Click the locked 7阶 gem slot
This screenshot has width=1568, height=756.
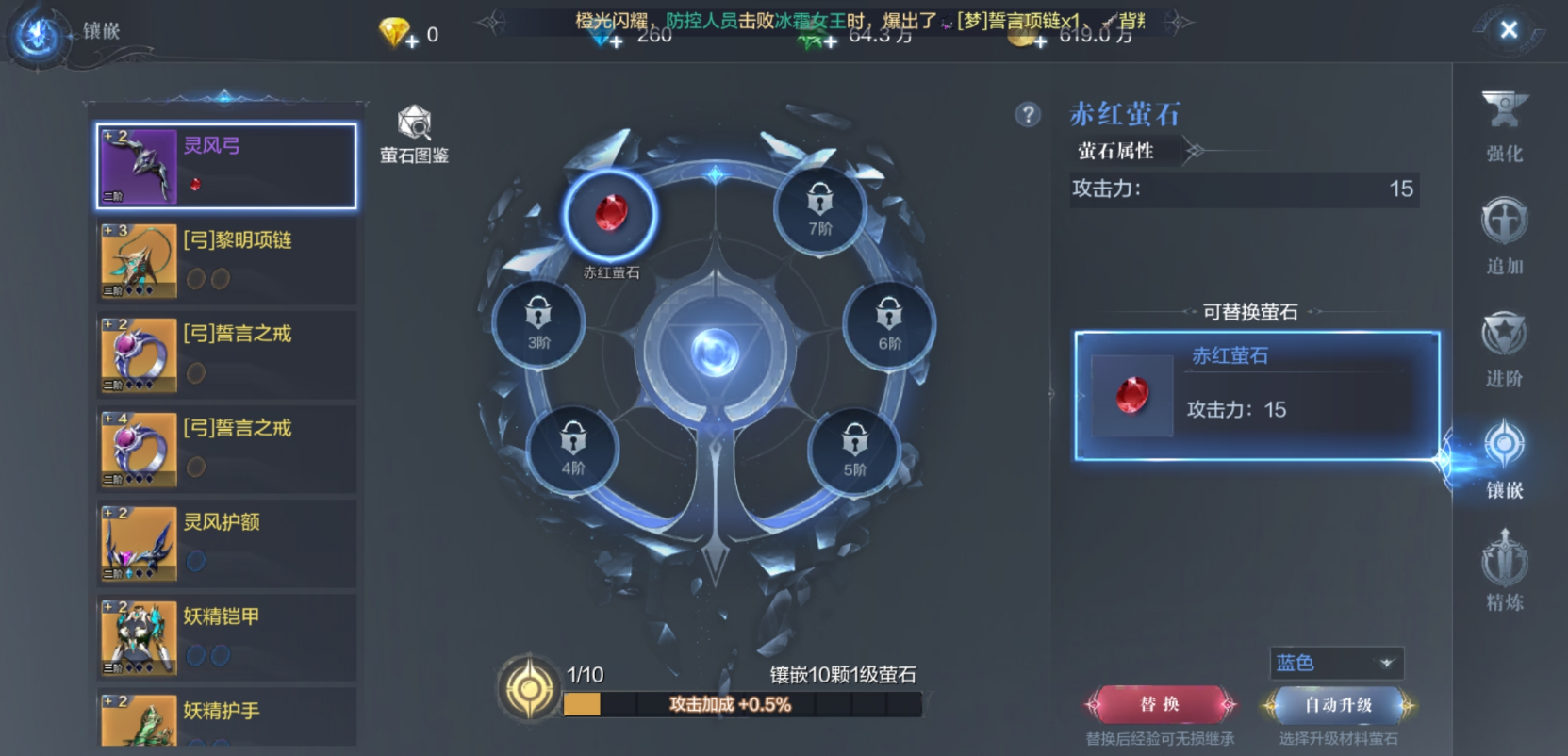(819, 209)
